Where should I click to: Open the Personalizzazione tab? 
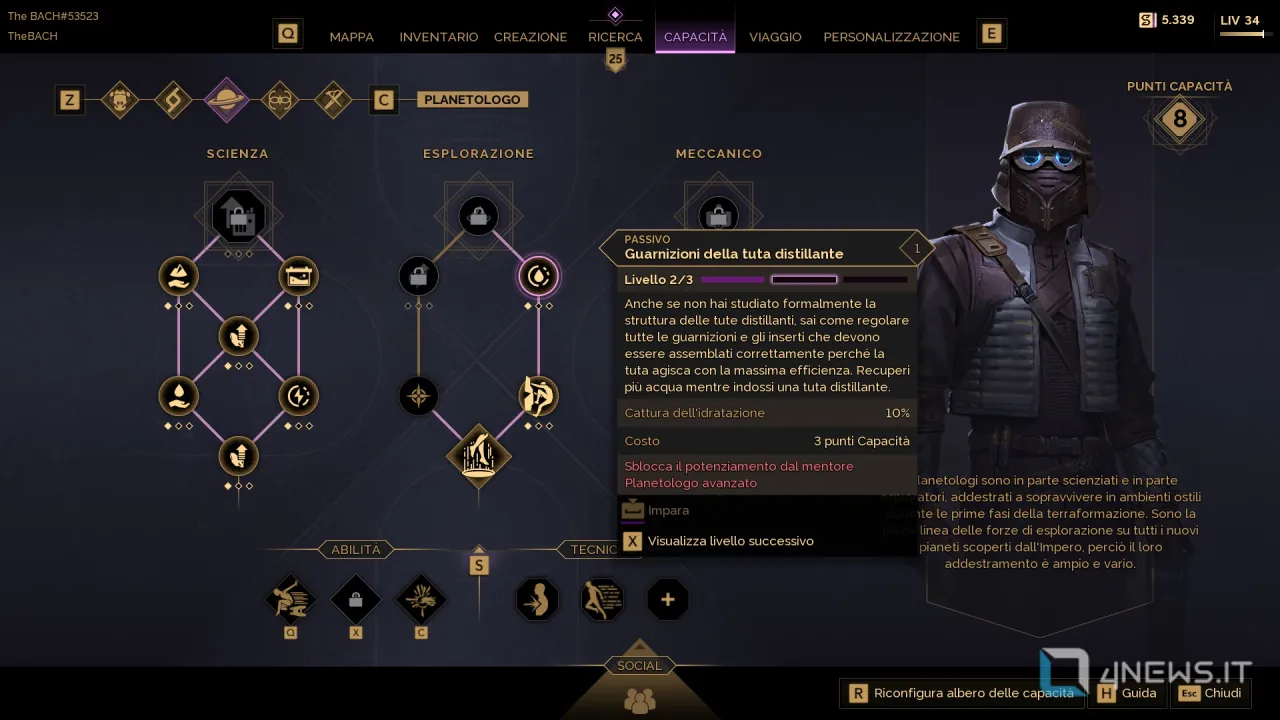(x=891, y=37)
